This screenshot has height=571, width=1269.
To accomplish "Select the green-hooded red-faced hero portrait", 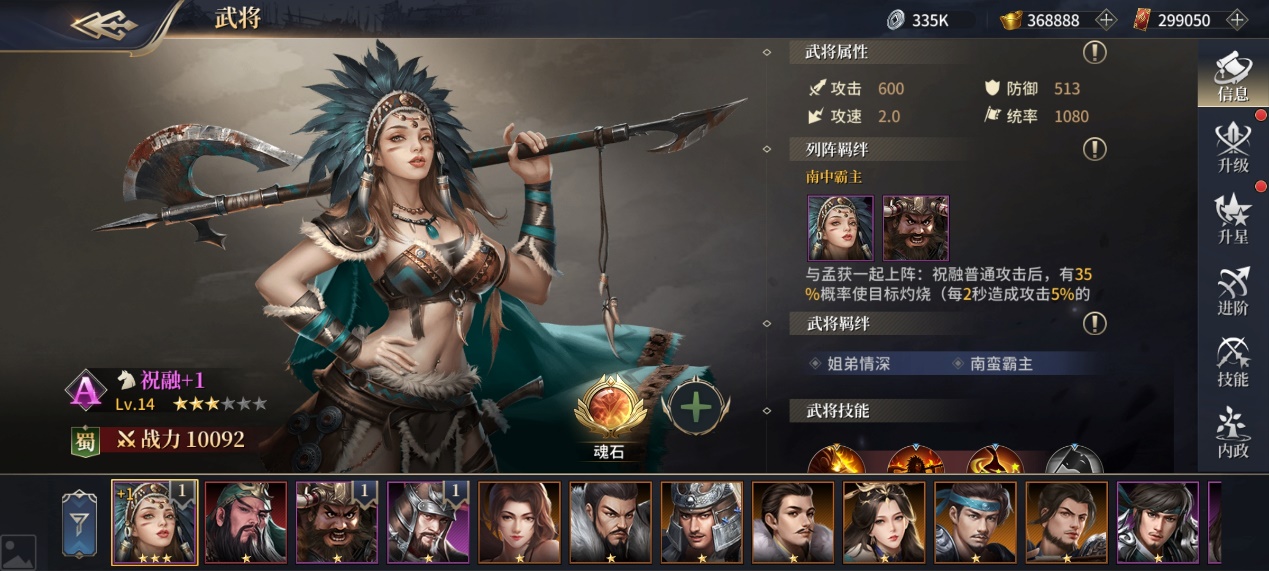I will (x=246, y=522).
